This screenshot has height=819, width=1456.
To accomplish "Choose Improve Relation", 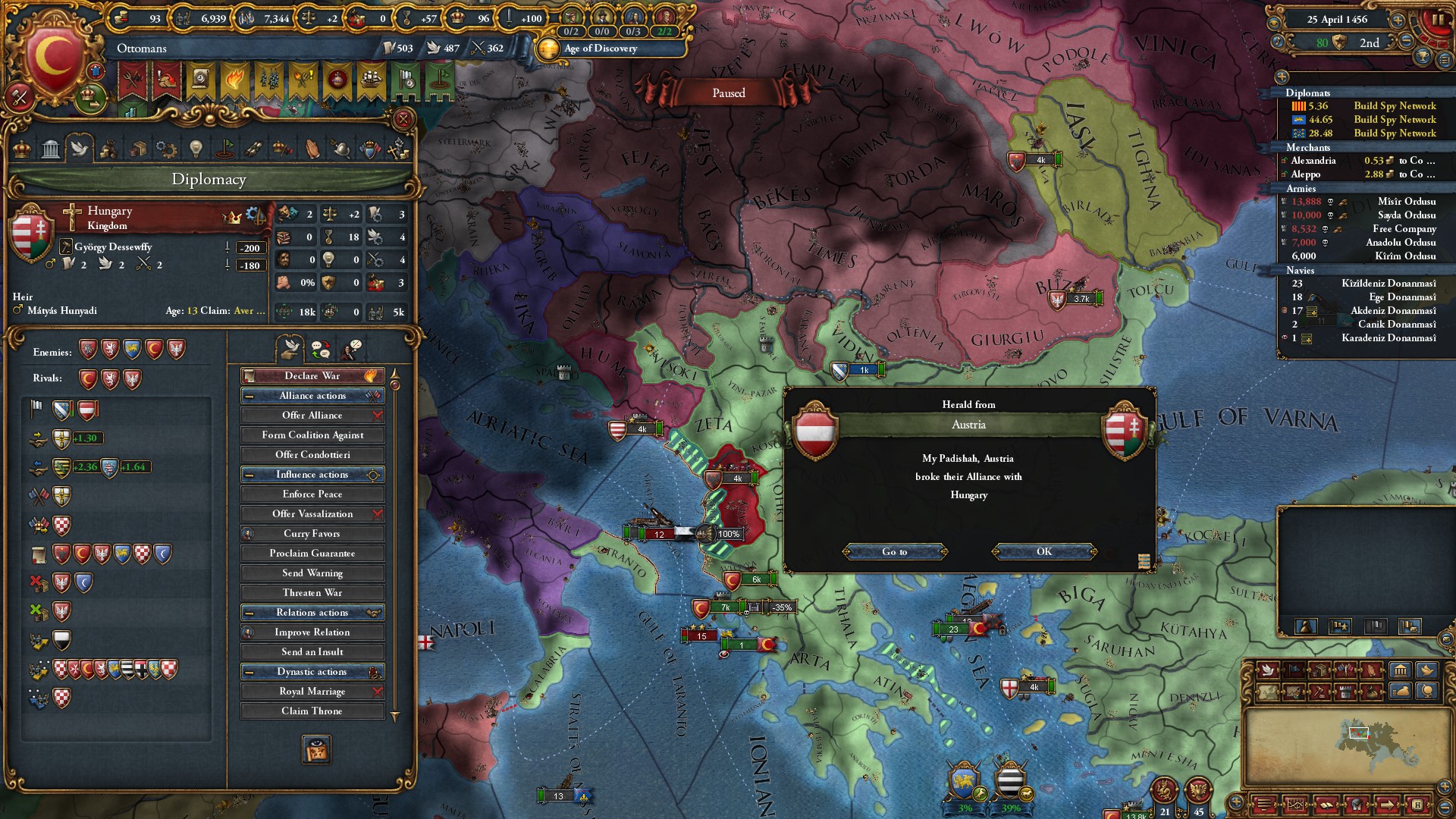I will pyautogui.click(x=312, y=632).
